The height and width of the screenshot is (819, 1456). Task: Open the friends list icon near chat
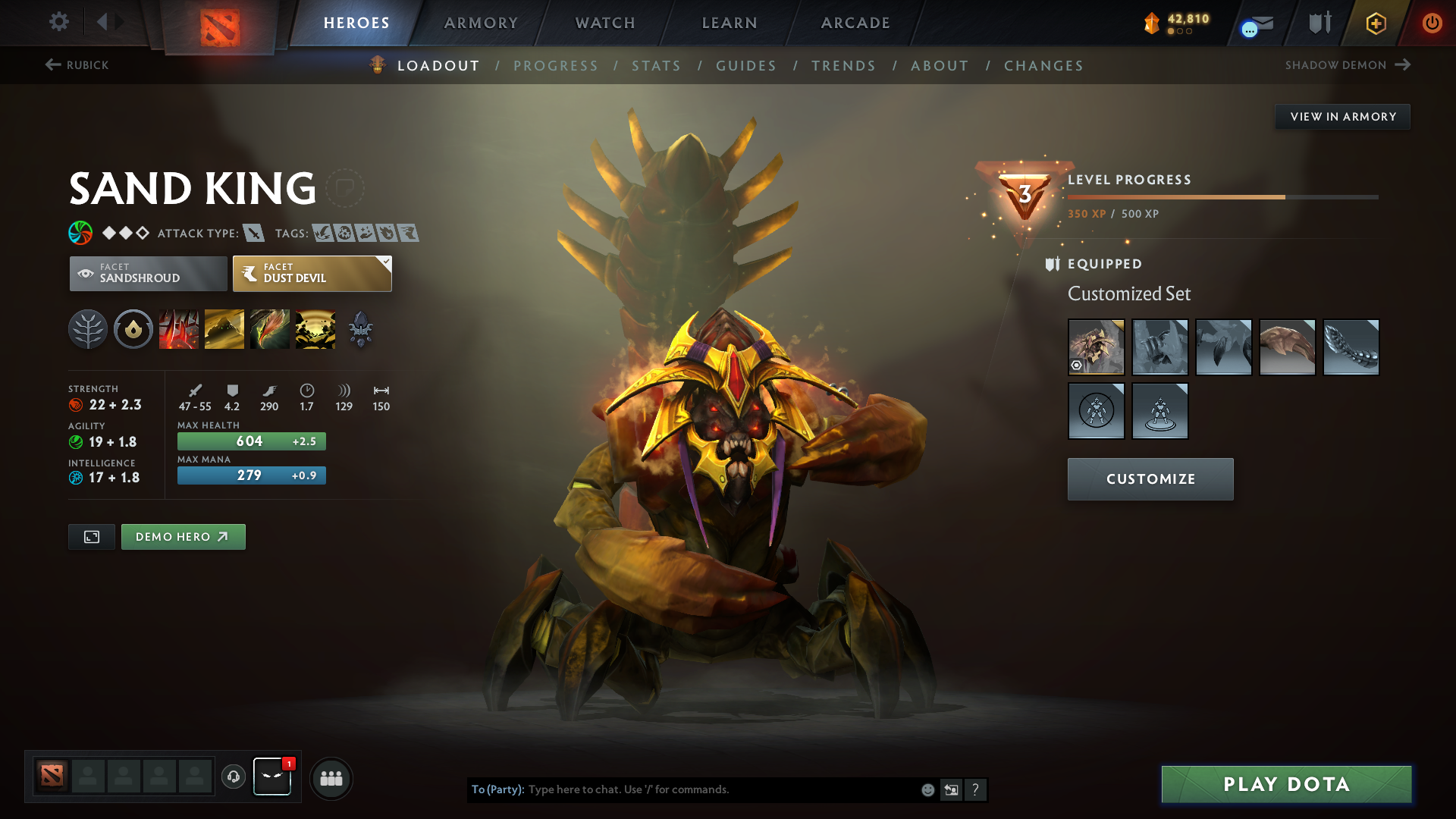click(331, 778)
